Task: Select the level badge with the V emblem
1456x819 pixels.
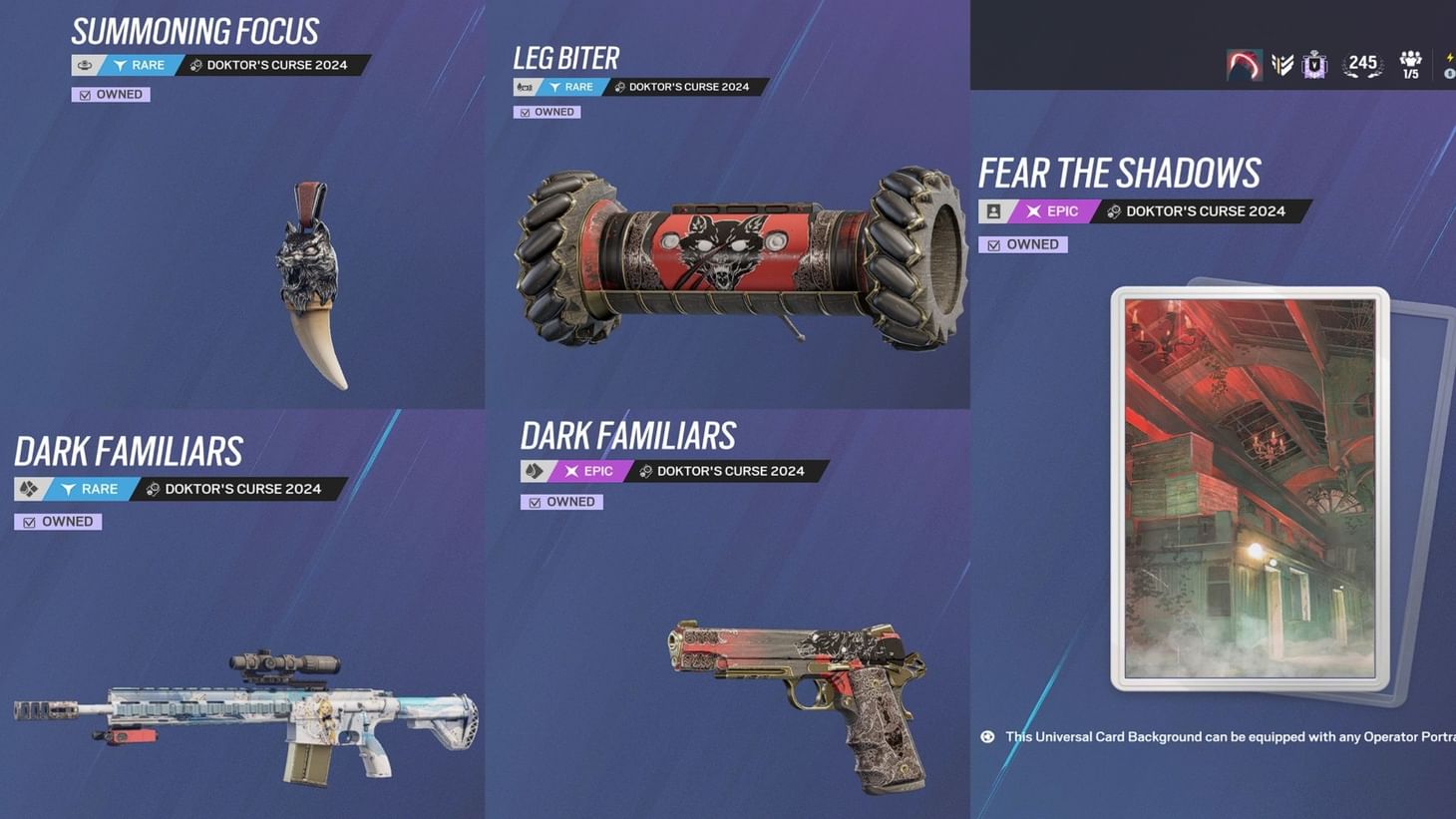Action: [x=1314, y=64]
